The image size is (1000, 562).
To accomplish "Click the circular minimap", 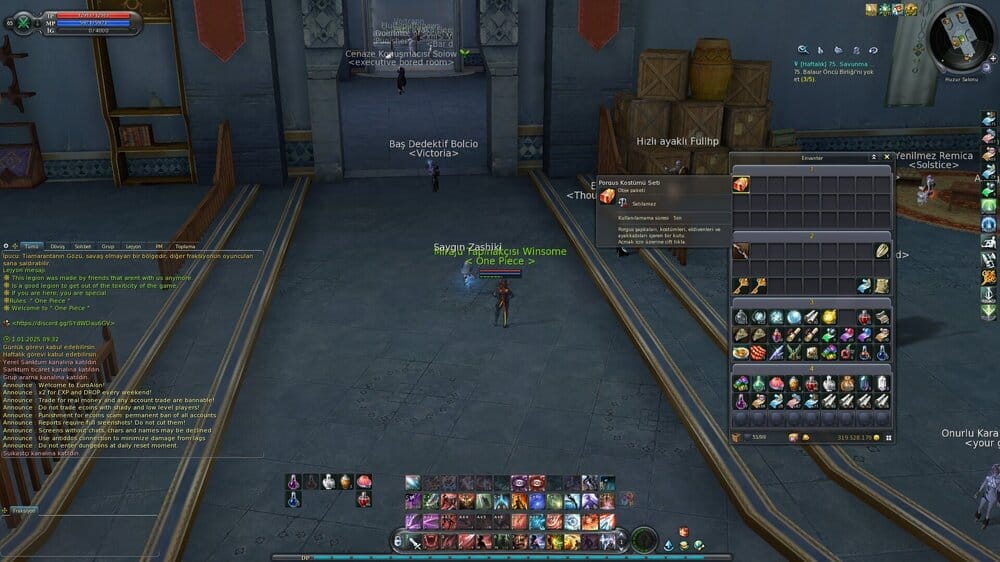I will click(x=960, y=40).
